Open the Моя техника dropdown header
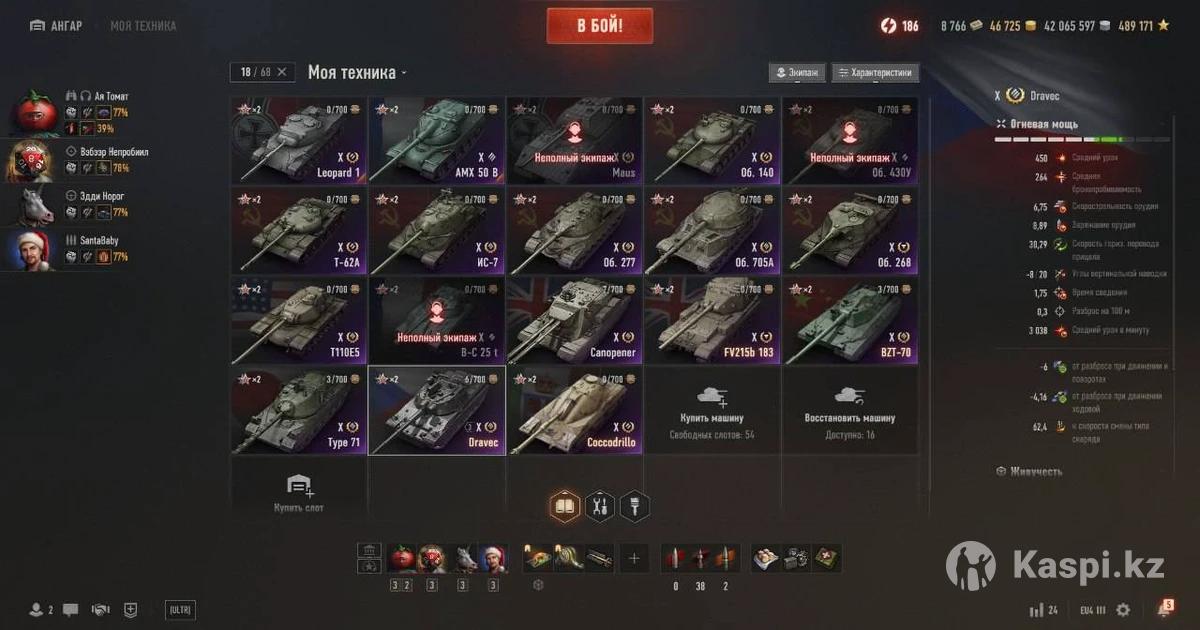Viewport: 1200px width, 630px height. click(357, 73)
